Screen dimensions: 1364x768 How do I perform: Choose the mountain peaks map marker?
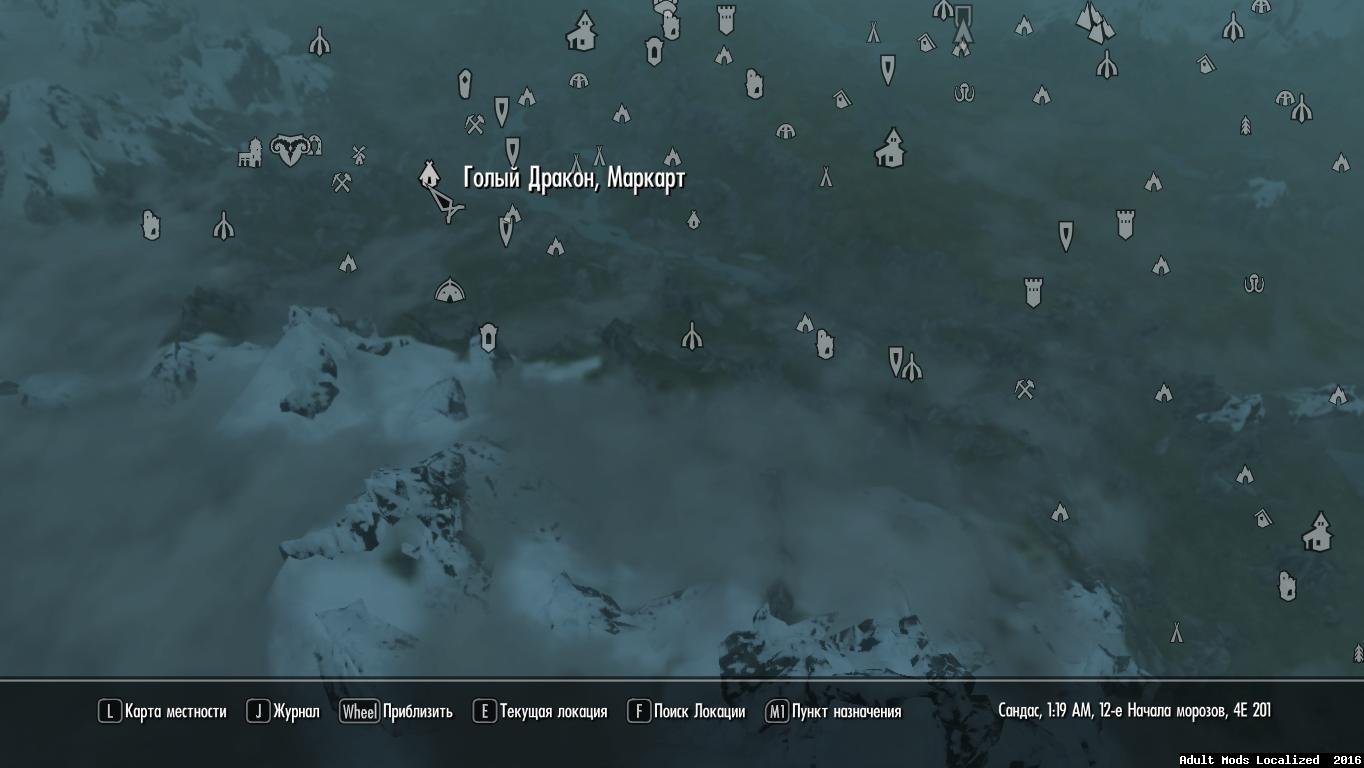(1095, 22)
